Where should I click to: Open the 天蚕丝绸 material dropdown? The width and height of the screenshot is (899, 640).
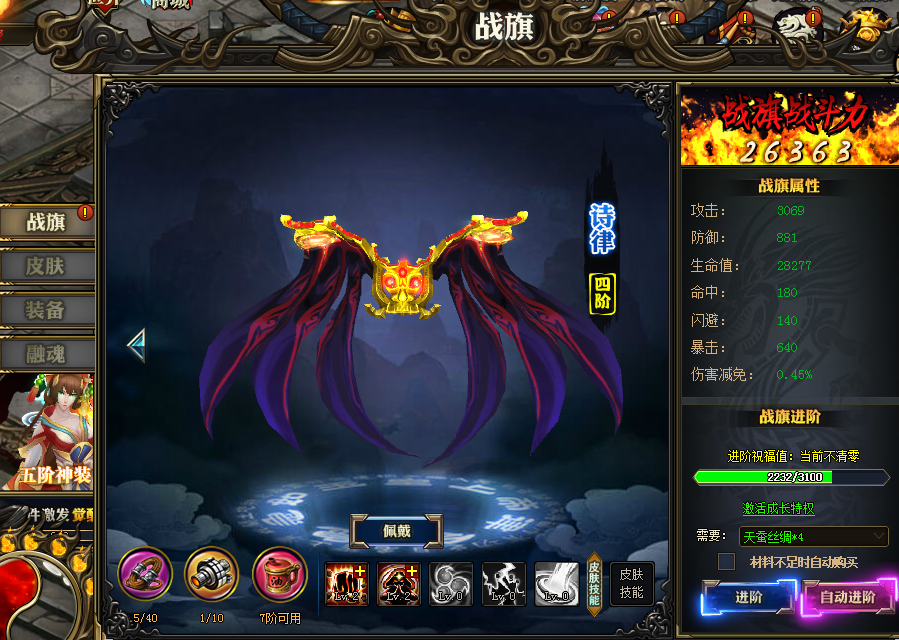(813, 537)
